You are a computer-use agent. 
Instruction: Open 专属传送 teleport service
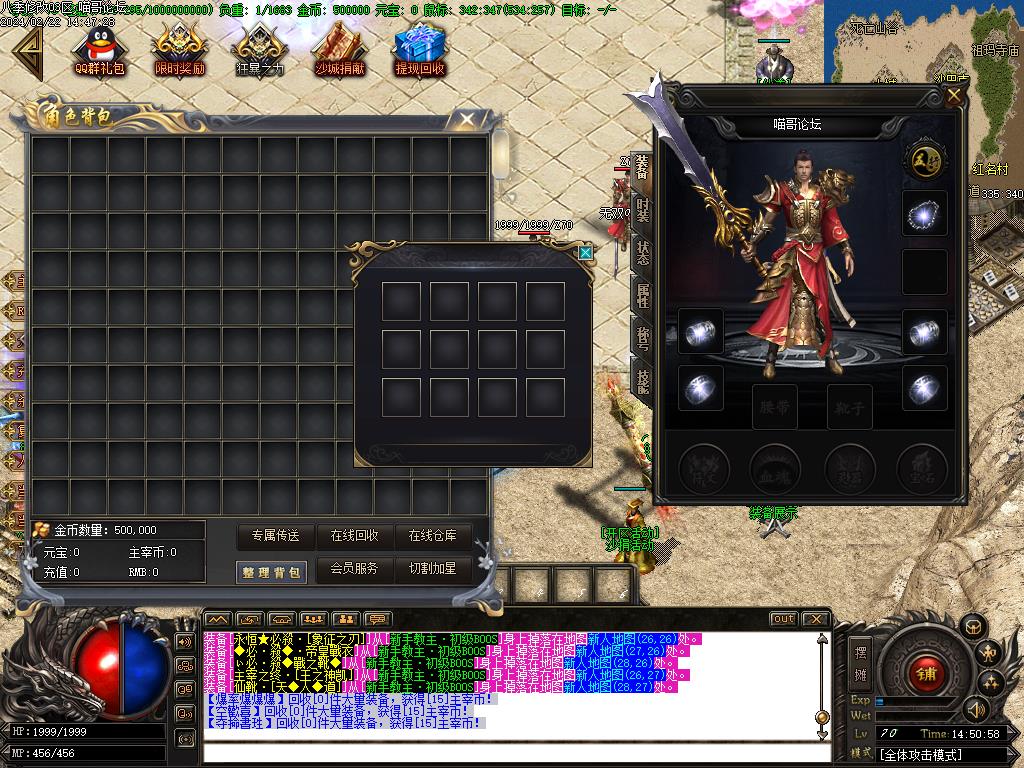276,536
